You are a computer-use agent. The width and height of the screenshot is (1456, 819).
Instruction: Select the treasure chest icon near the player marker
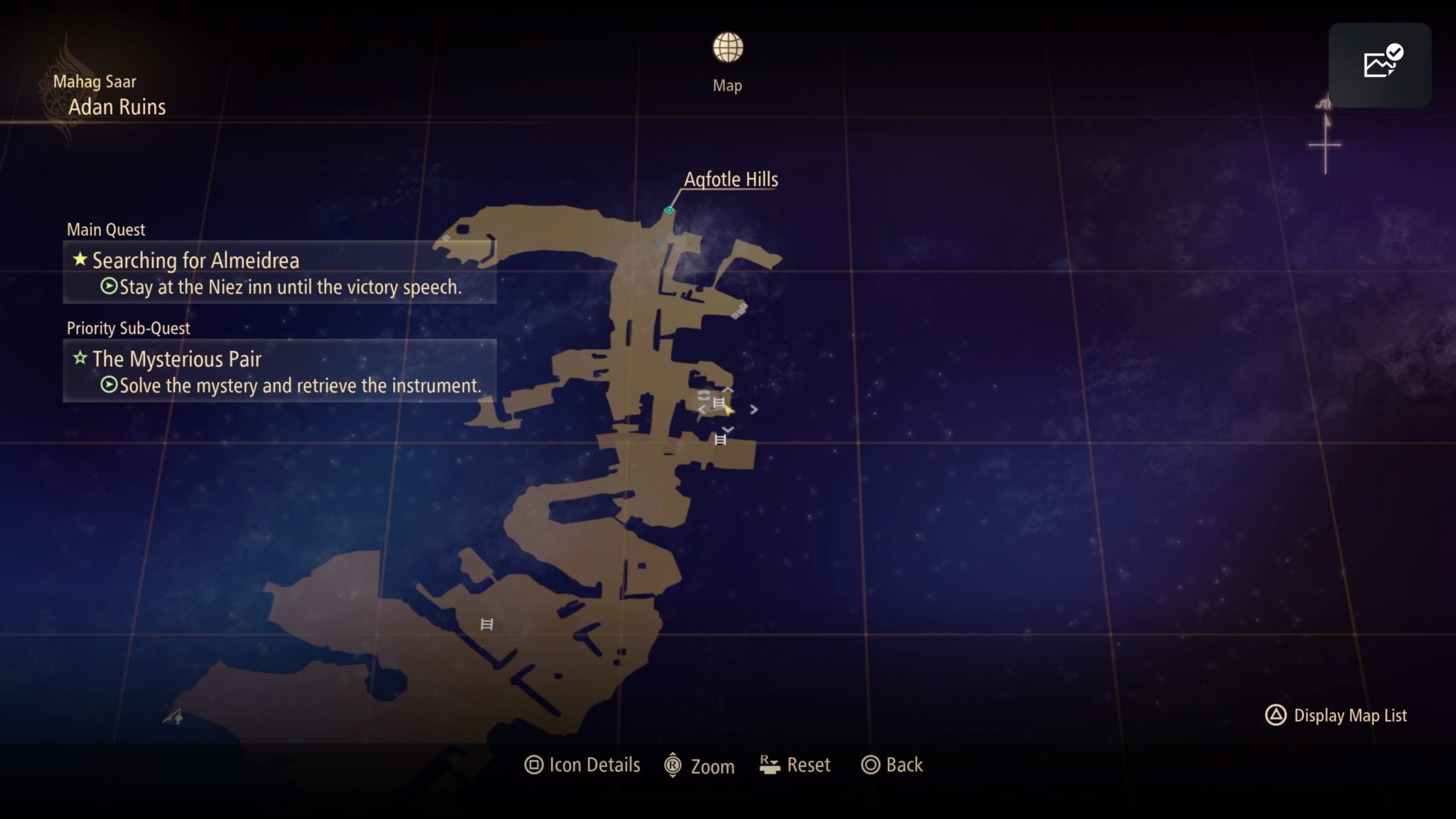(x=704, y=395)
